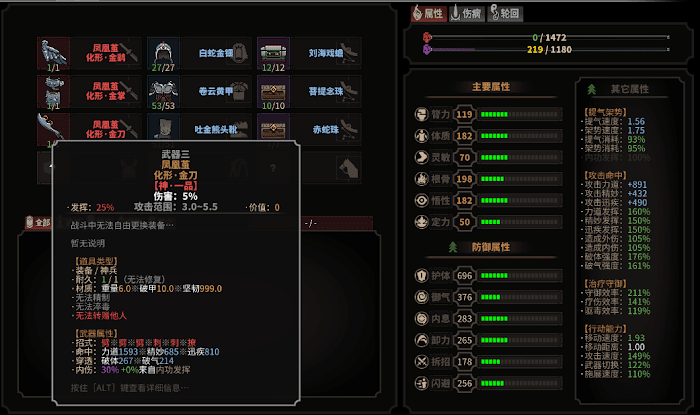Select the 凤凰茧 化形·金鹤 weapon slot
Screen dimensions: 700x415
(88, 53)
